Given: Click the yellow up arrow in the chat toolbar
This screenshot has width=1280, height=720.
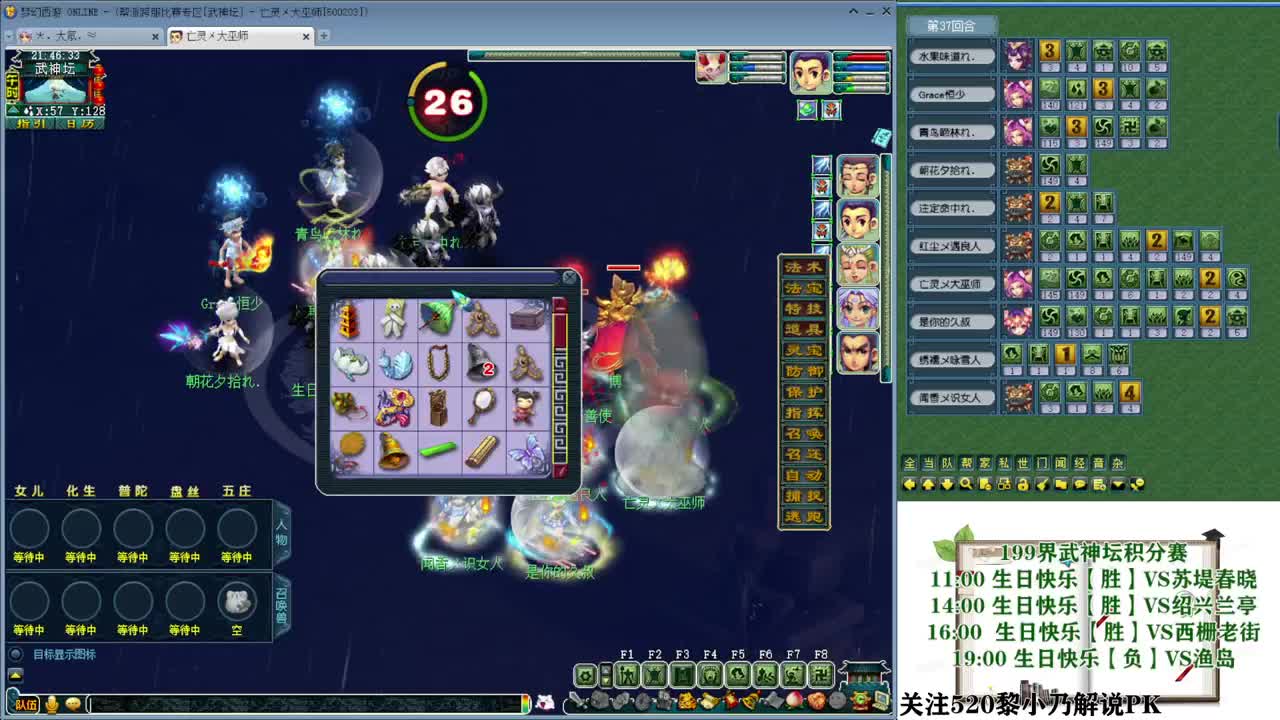Looking at the screenshot, I should point(928,484).
